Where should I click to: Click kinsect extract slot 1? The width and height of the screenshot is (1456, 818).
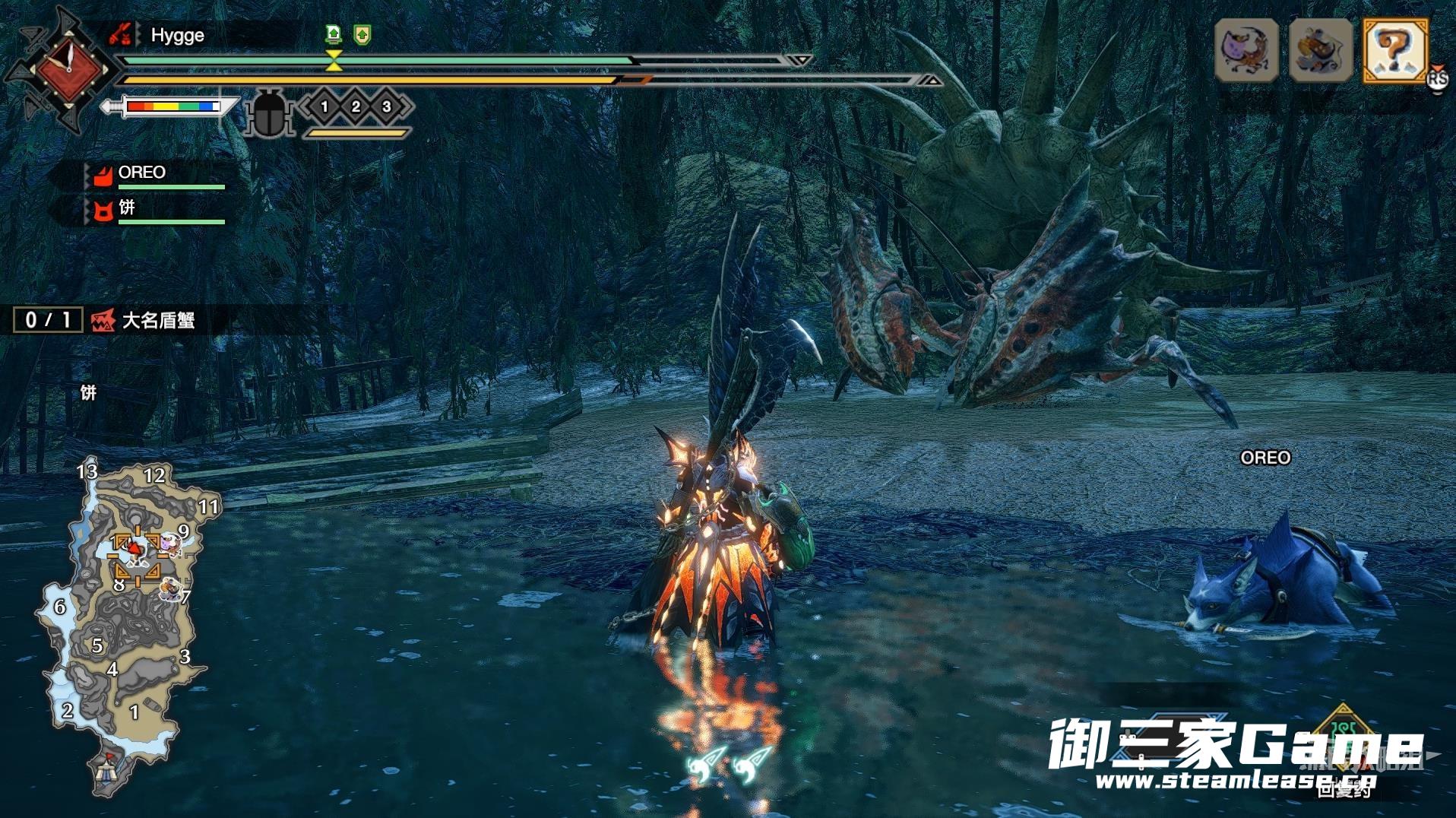pos(324,106)
